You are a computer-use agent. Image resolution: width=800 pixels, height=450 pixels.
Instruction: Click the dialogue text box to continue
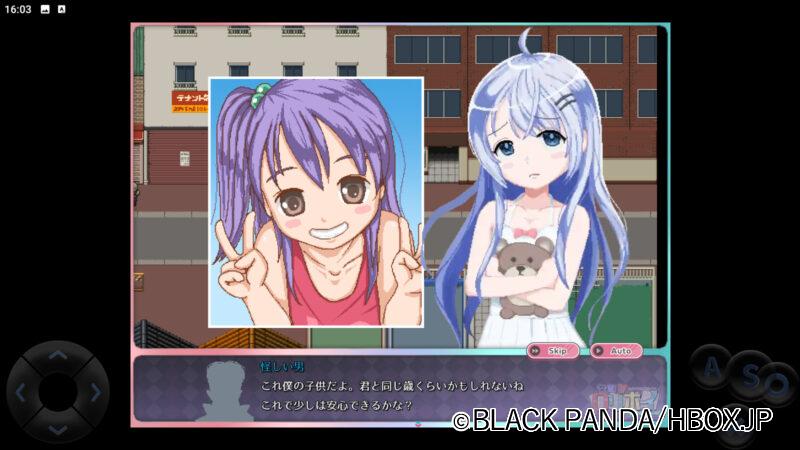pyautogui.click(x=400, y=390)
